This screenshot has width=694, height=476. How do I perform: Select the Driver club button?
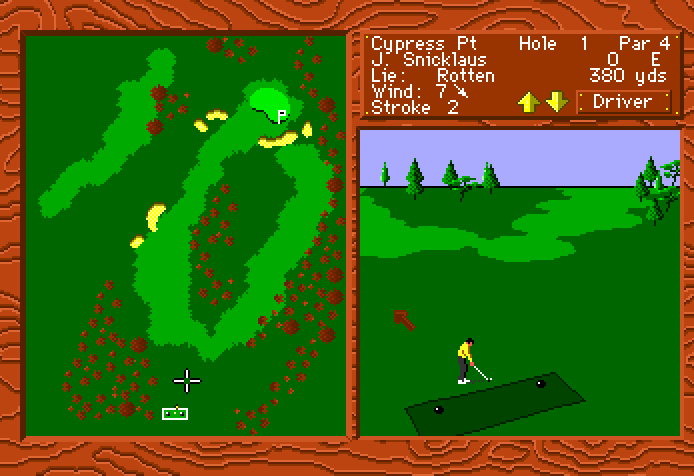point(623,101)
